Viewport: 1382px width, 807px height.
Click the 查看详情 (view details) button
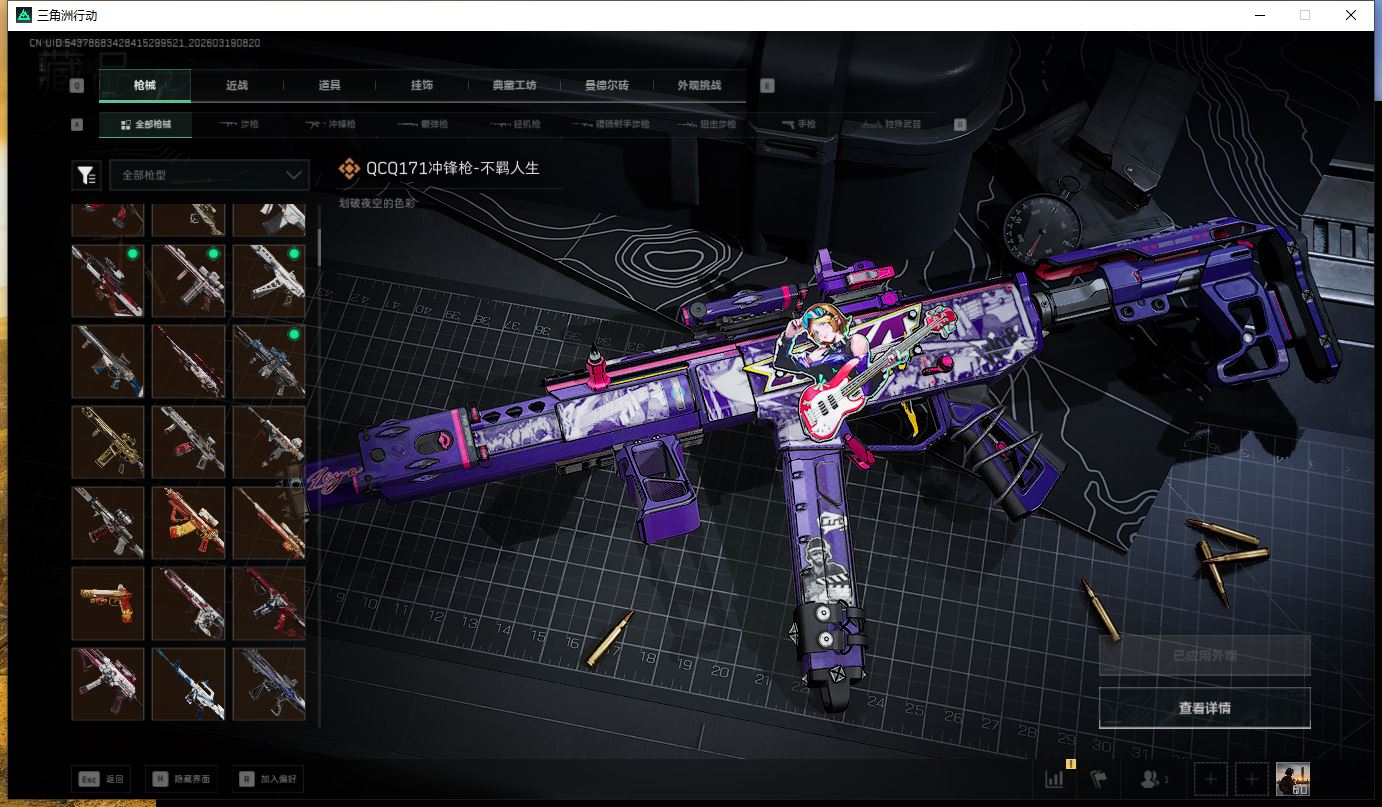(1204, 708)
